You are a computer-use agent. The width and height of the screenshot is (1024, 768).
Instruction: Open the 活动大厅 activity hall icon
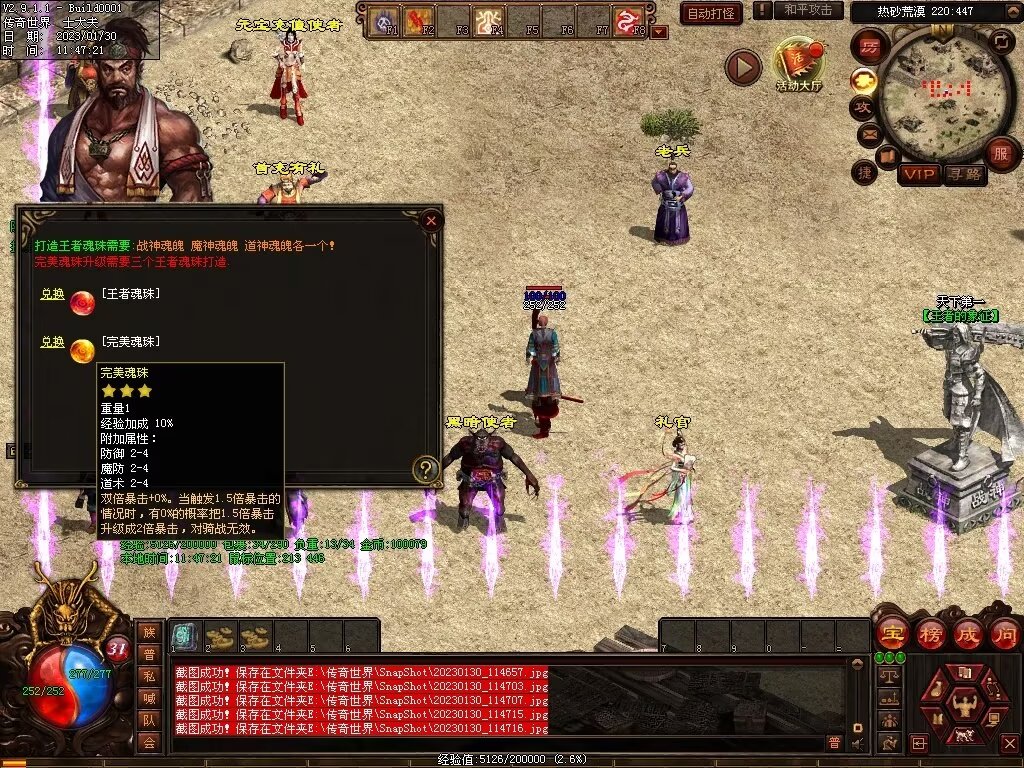point(798,63)
